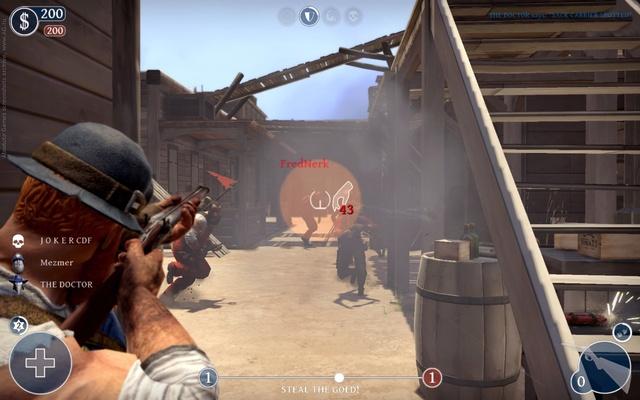Click the dollar money icon

[23, 20]
